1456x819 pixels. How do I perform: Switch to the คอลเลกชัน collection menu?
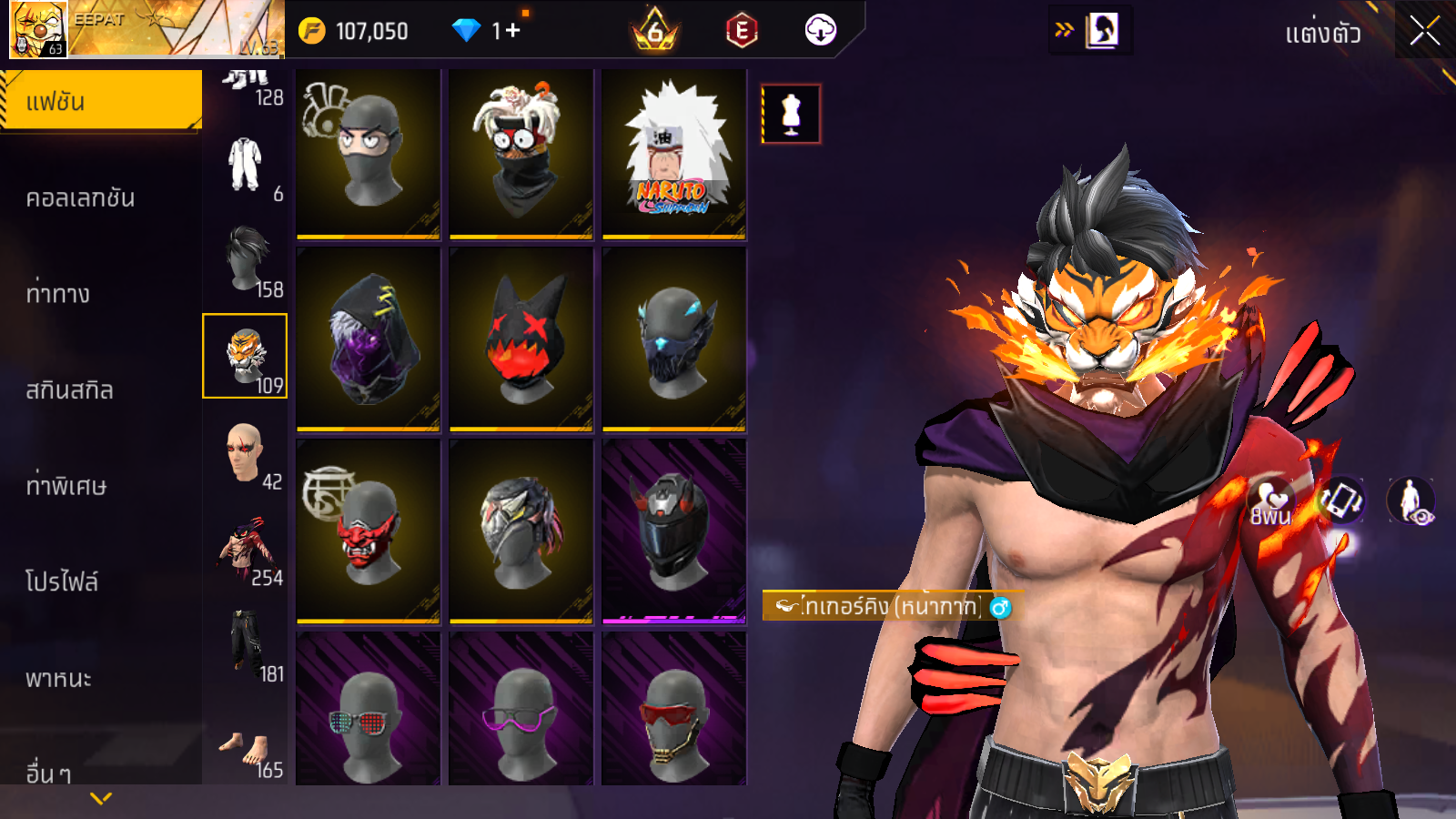81,197
